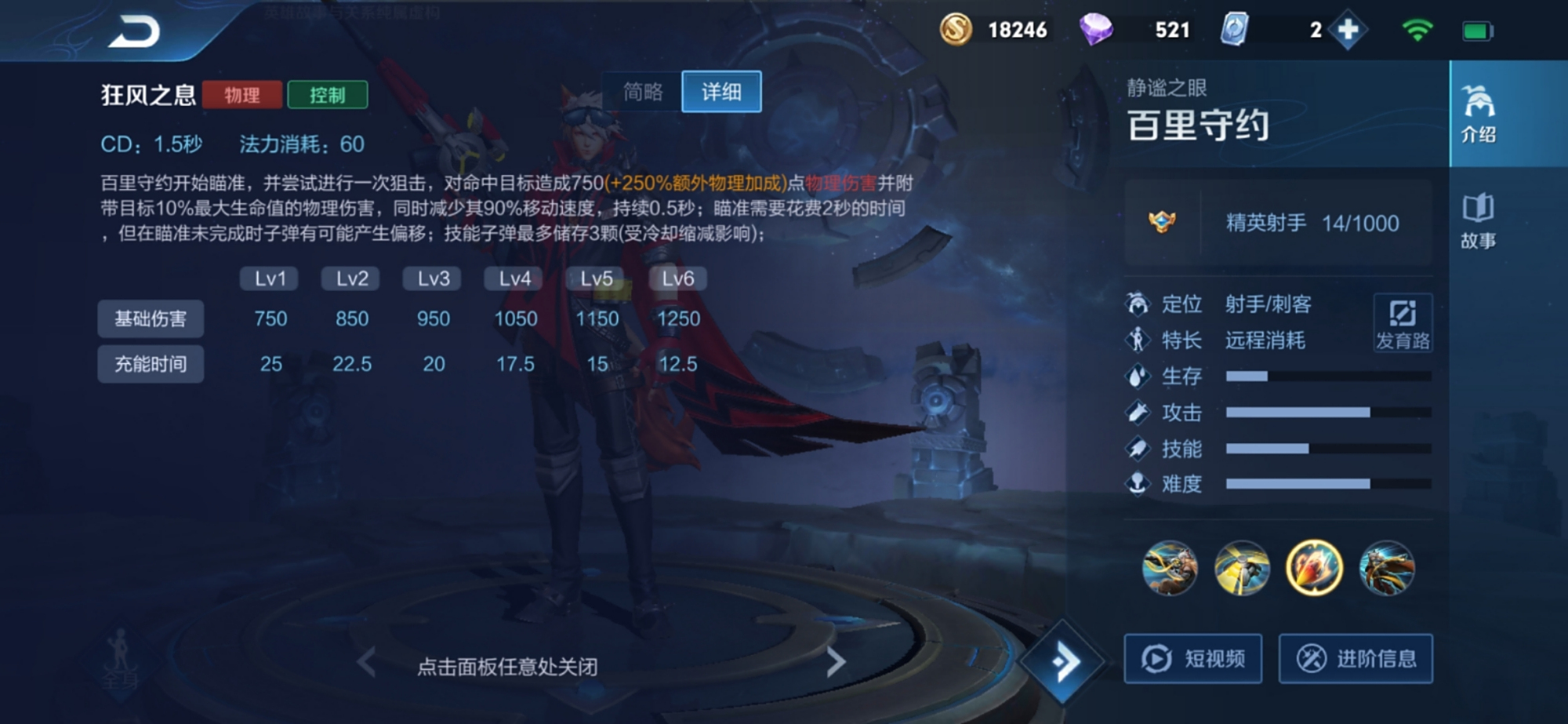Select the 控制 control tag
The image size is (1568, 724).
pos(328,95)
